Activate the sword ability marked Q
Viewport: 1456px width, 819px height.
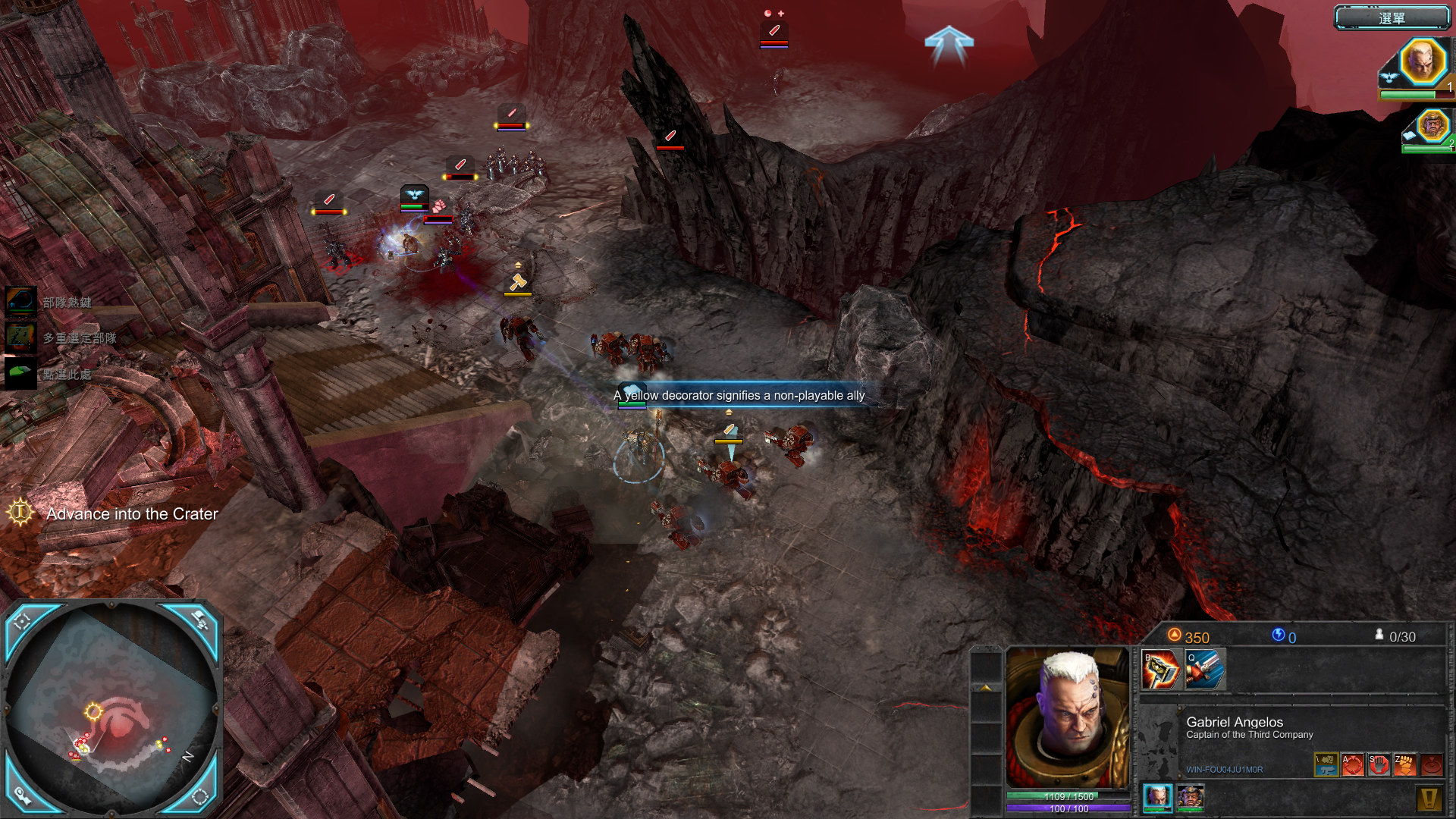point(1204,670)
